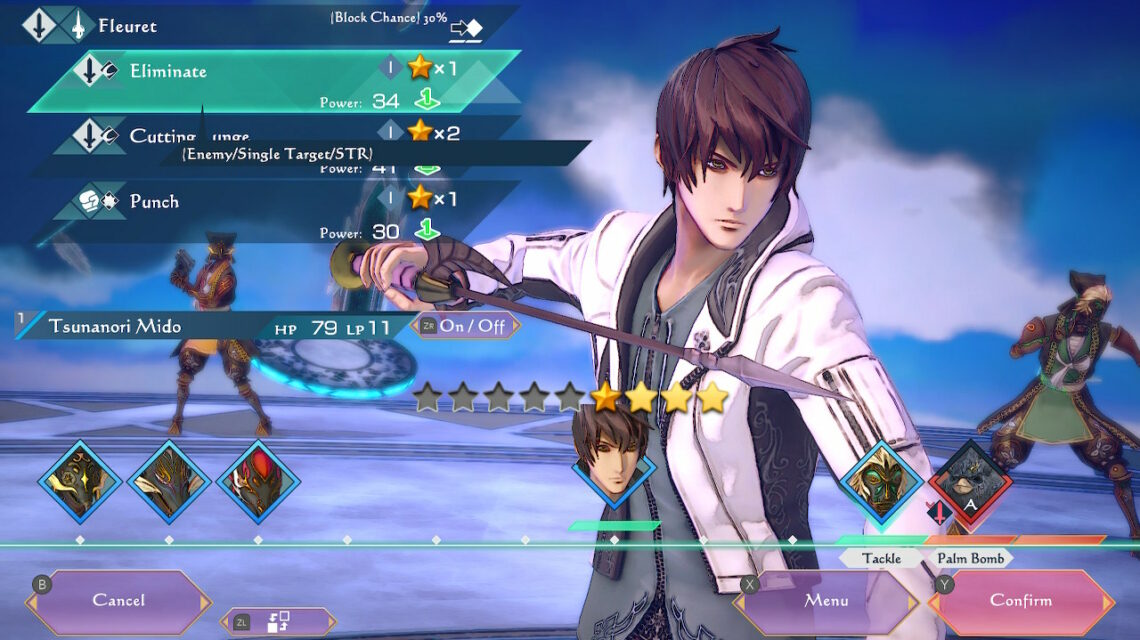Cancel the current selection
This screenshot has width=1140, height=640.
[119, 600]
